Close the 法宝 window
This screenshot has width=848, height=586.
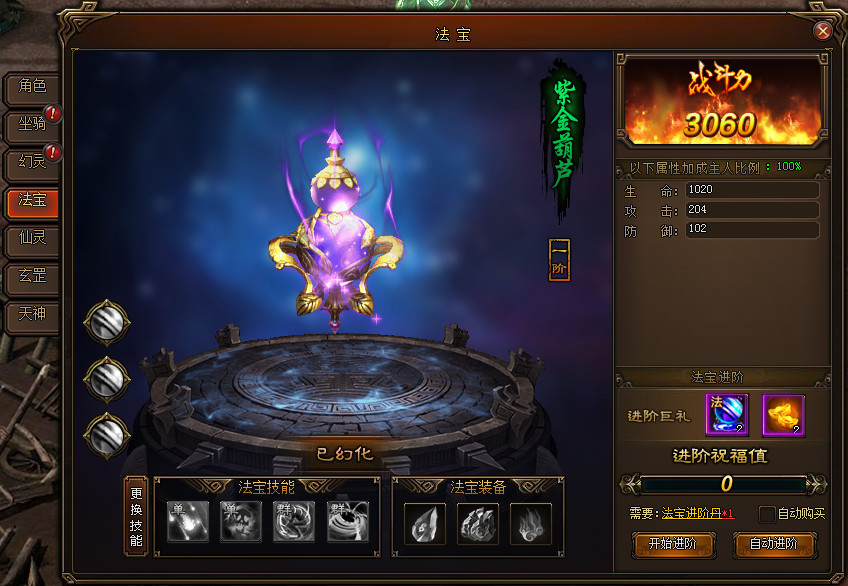(823, 31)
